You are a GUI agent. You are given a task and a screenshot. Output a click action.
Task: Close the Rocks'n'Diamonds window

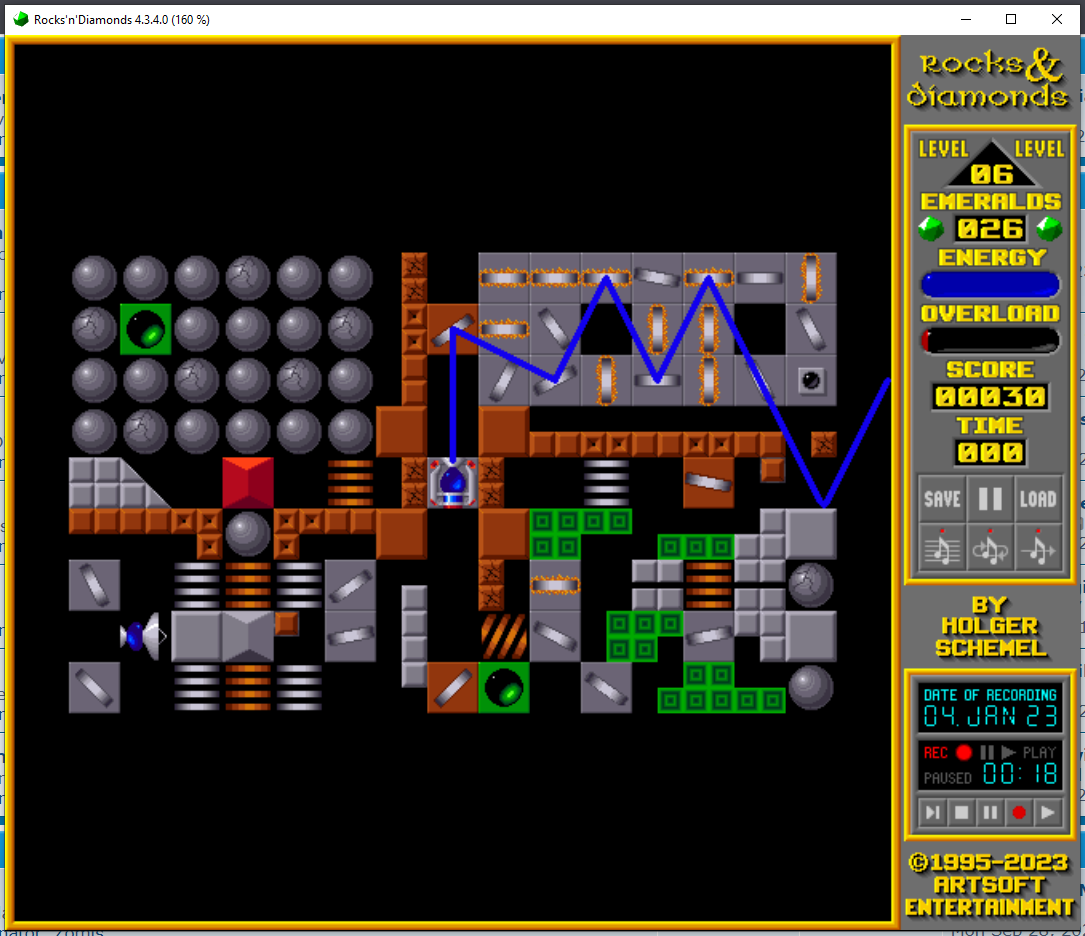pos(1057,19)
